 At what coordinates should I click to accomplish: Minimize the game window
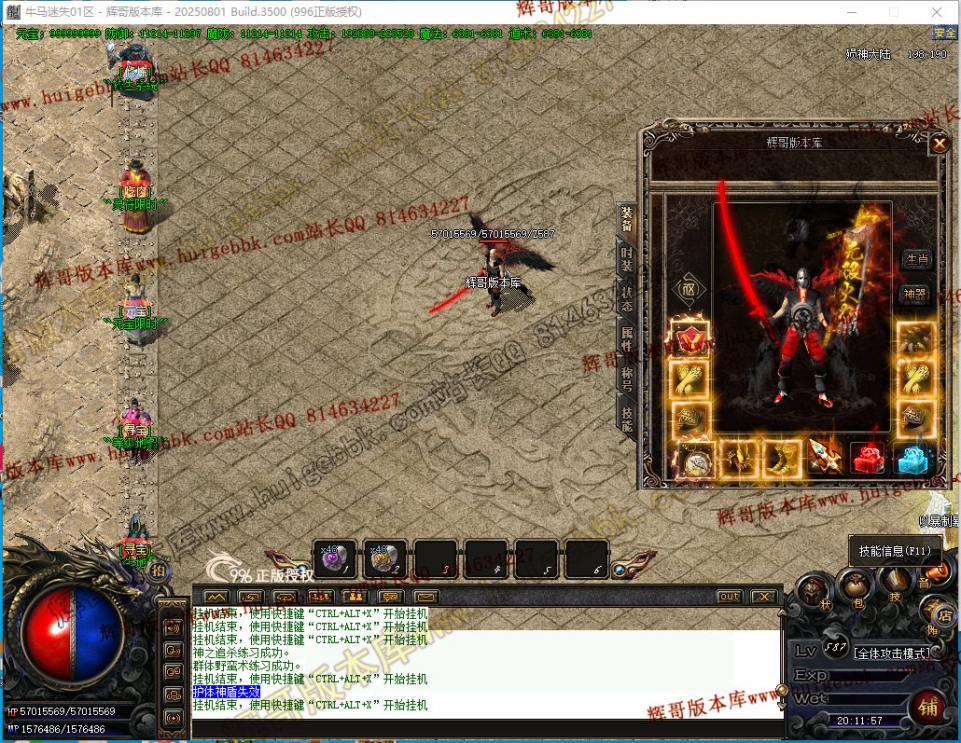pyautogui.click(x=850, y=11)
